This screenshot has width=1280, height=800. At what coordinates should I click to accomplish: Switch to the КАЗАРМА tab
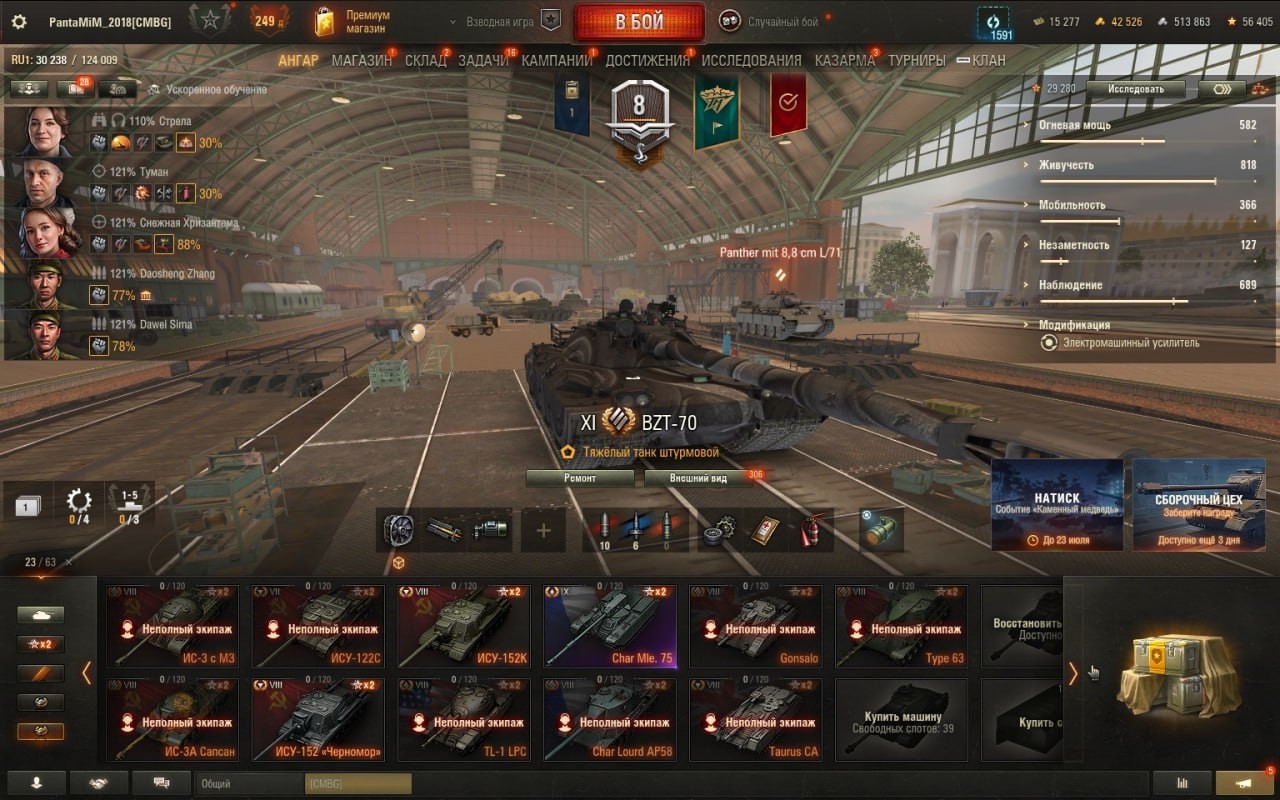coord(845,60)
